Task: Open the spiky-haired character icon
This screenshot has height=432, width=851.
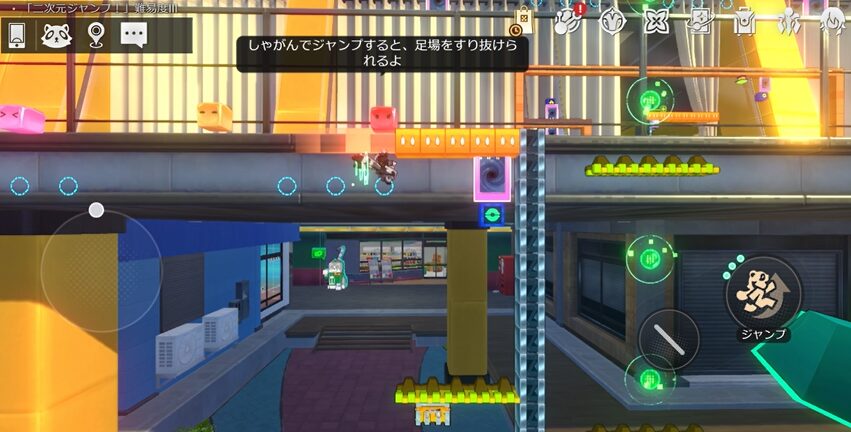Action: coord(832,20)
